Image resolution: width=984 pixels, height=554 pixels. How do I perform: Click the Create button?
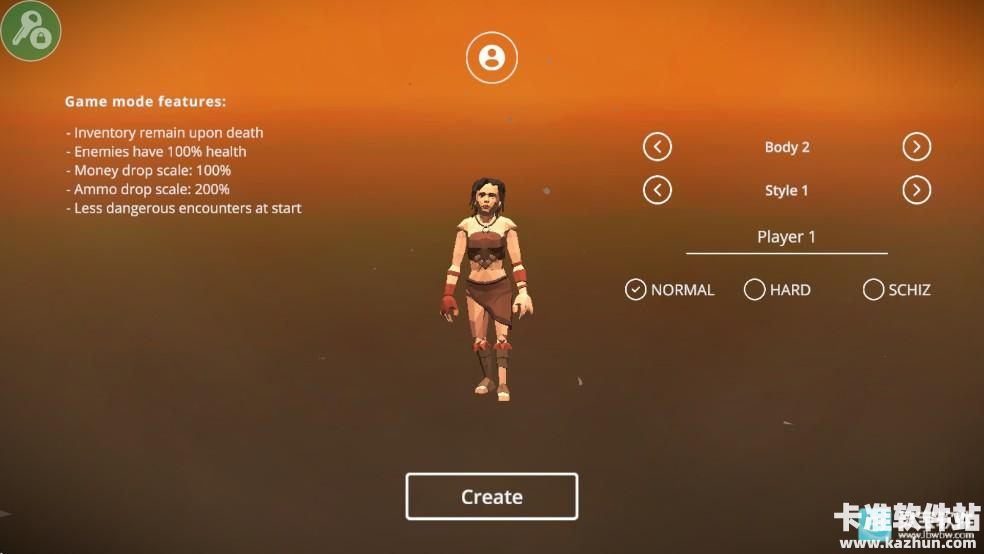coord(491,497)
